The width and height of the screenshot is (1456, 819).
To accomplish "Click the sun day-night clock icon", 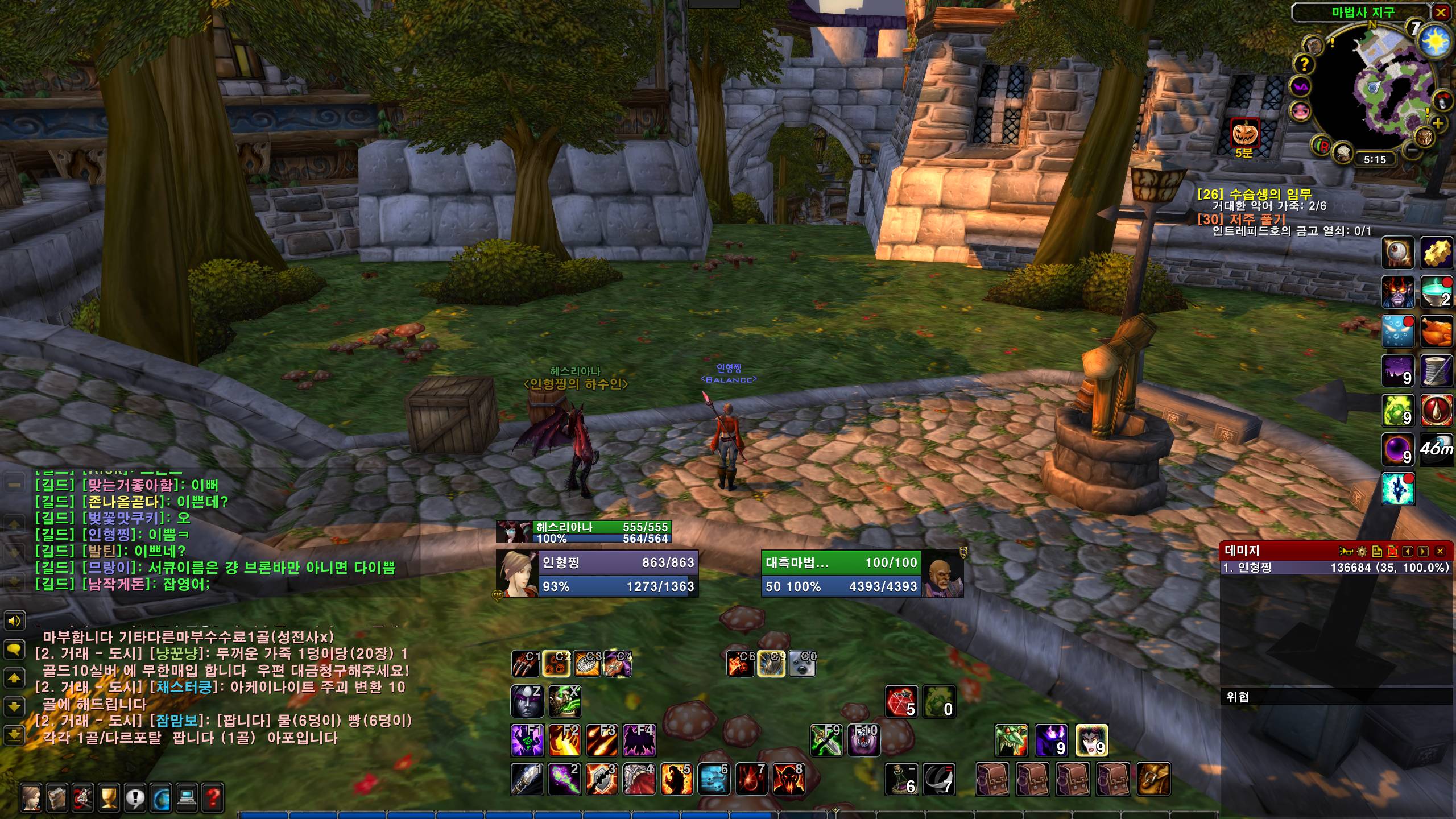I will [1434, 41].
